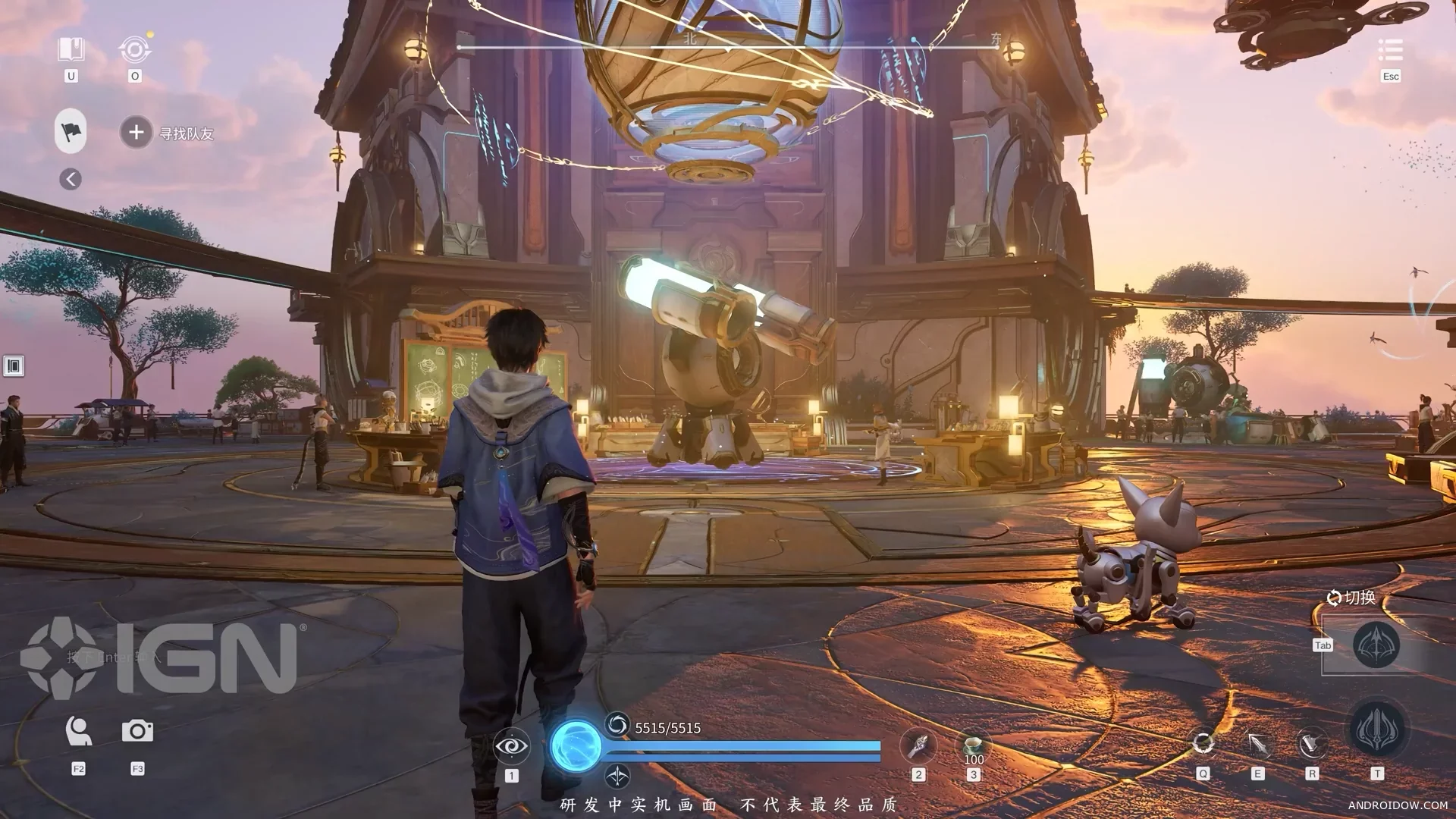Open the book journal icon
Viewport: 1456px width, 819px height.
pos(71,50)
